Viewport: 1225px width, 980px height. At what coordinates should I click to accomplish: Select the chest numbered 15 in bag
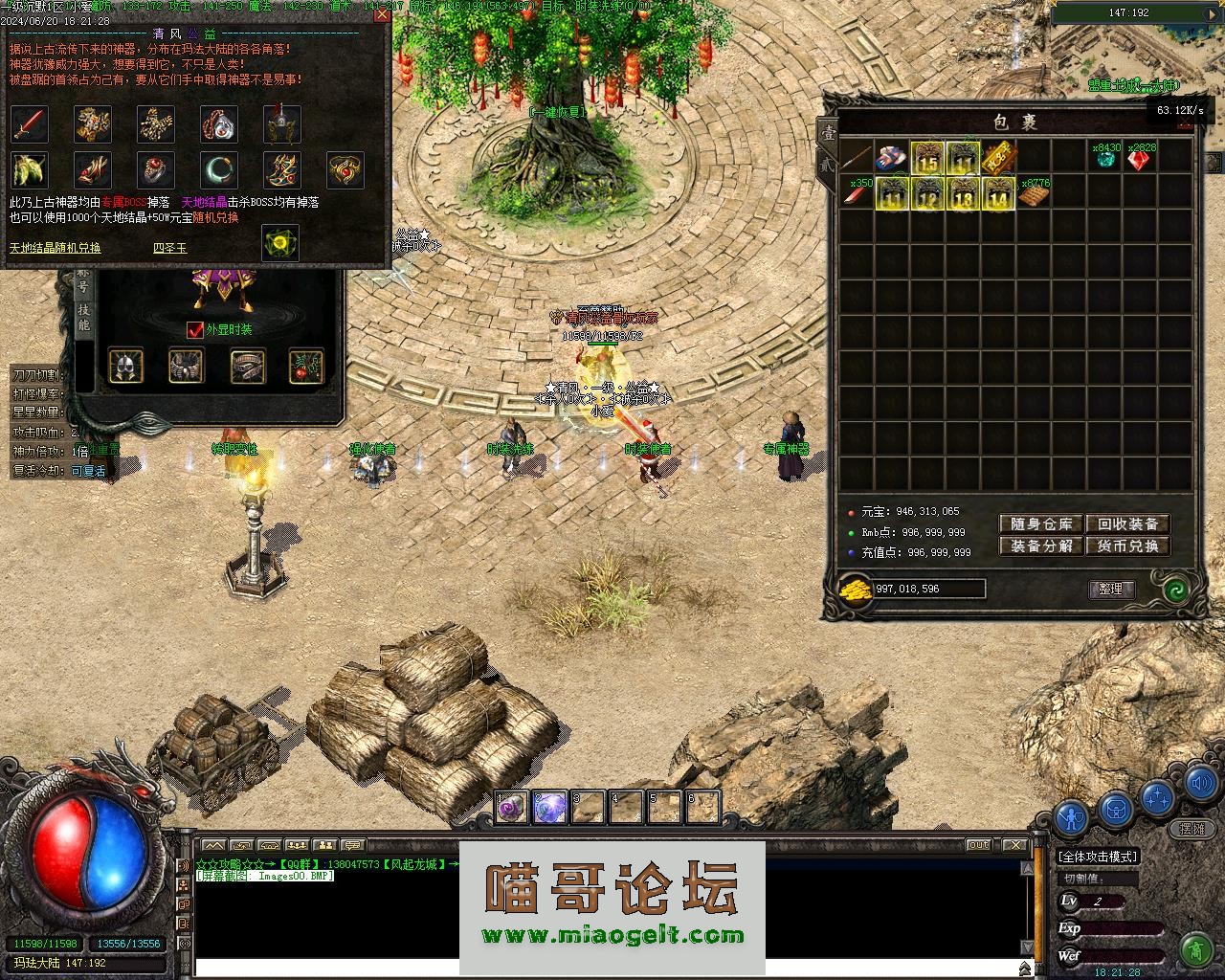point(927,159)
